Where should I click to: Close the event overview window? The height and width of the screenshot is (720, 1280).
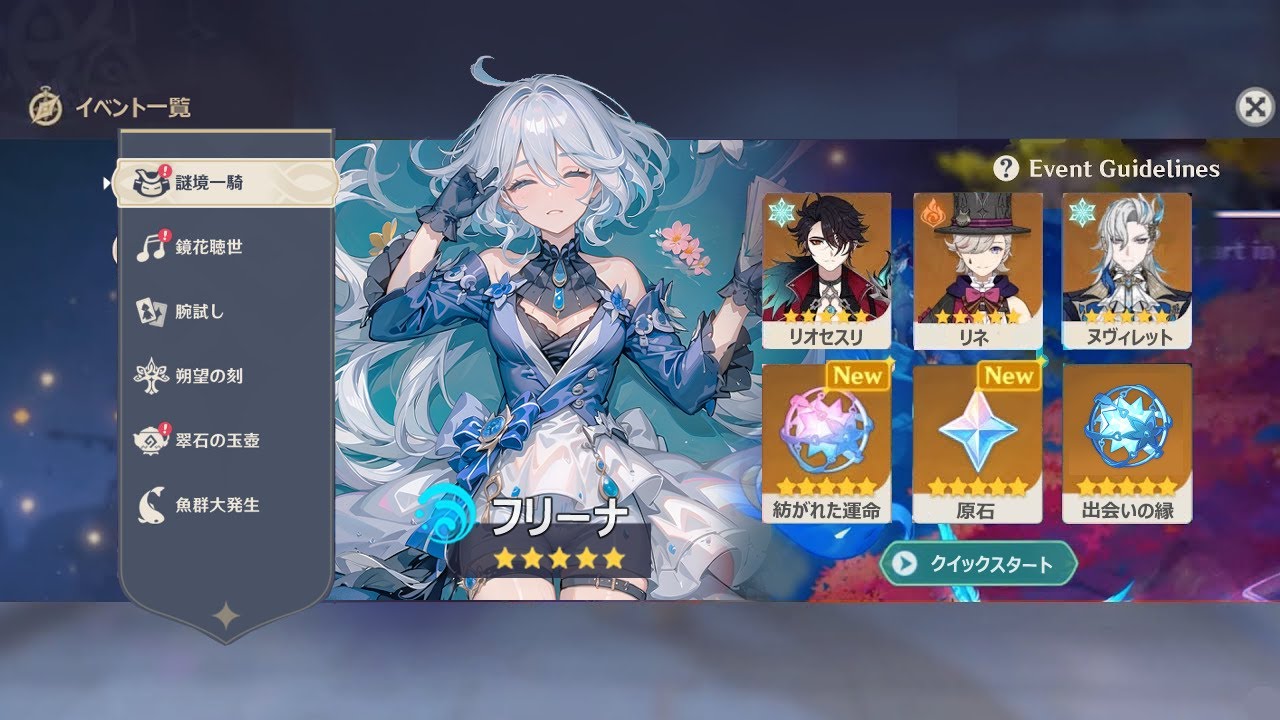coord(1255,106)
